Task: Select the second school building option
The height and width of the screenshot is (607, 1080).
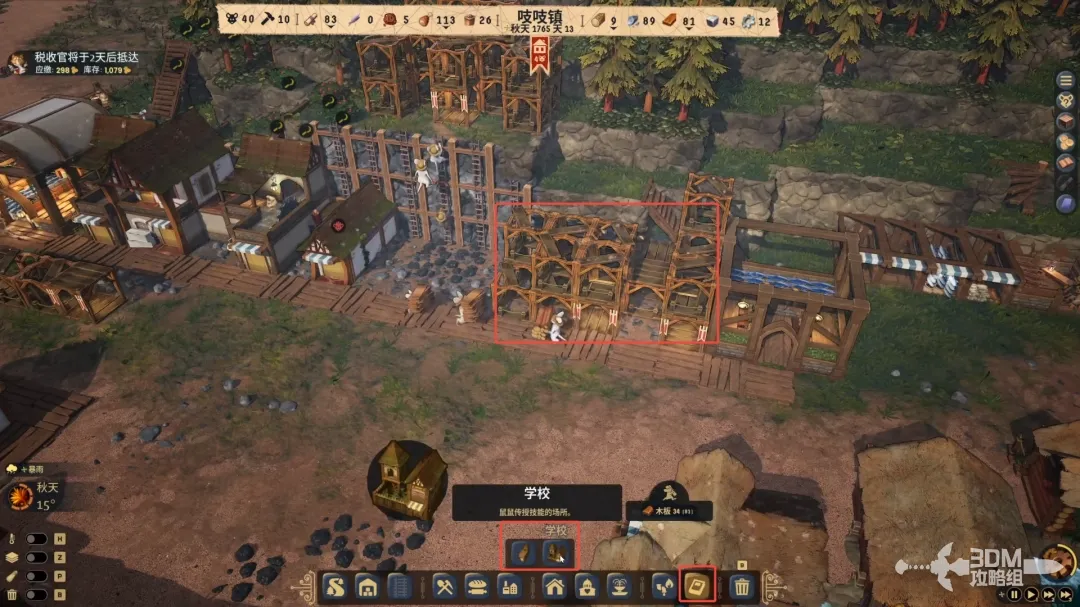Action: (557, 553)
